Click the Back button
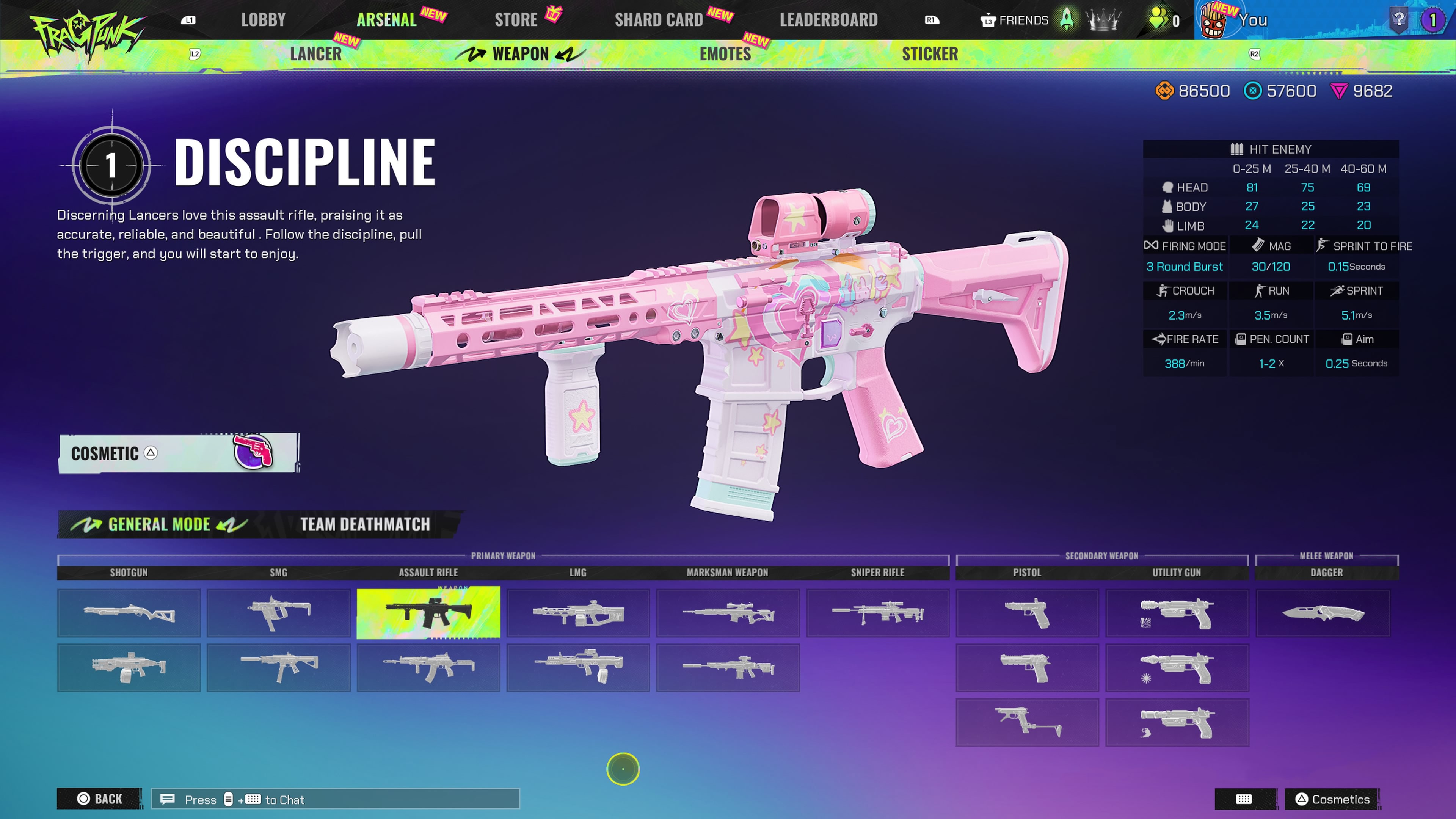Viewport: 1456px width, 819px height. tap(99, 799)
